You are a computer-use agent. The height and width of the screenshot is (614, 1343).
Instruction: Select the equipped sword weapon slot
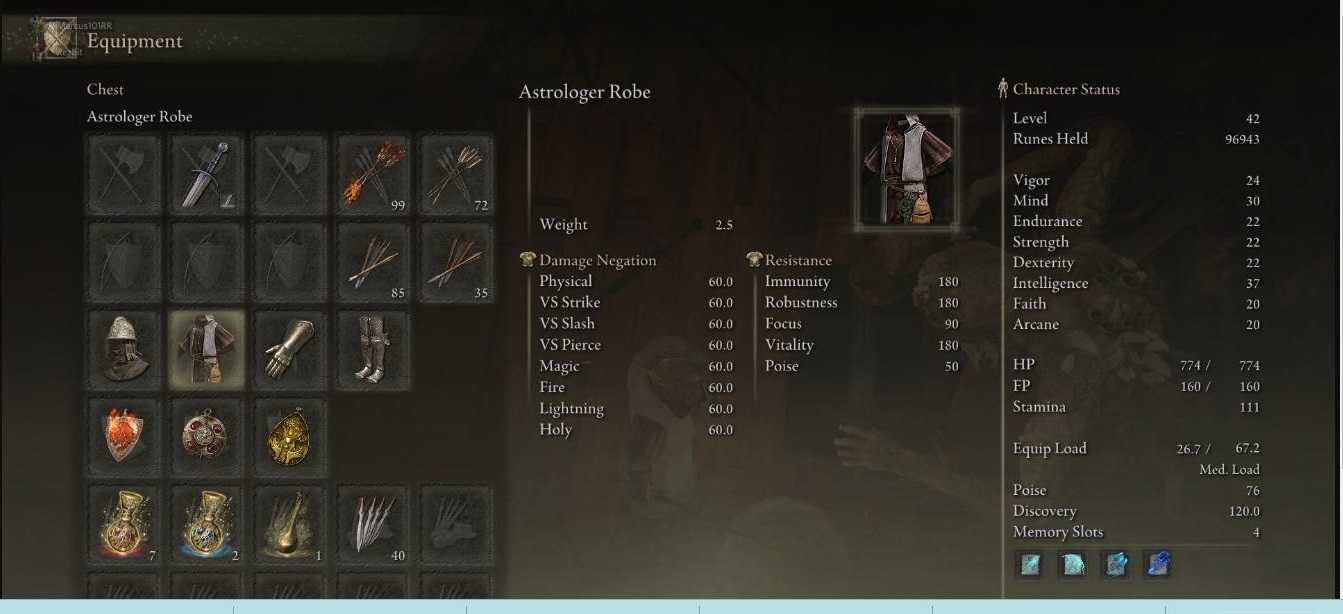[207, 175]
